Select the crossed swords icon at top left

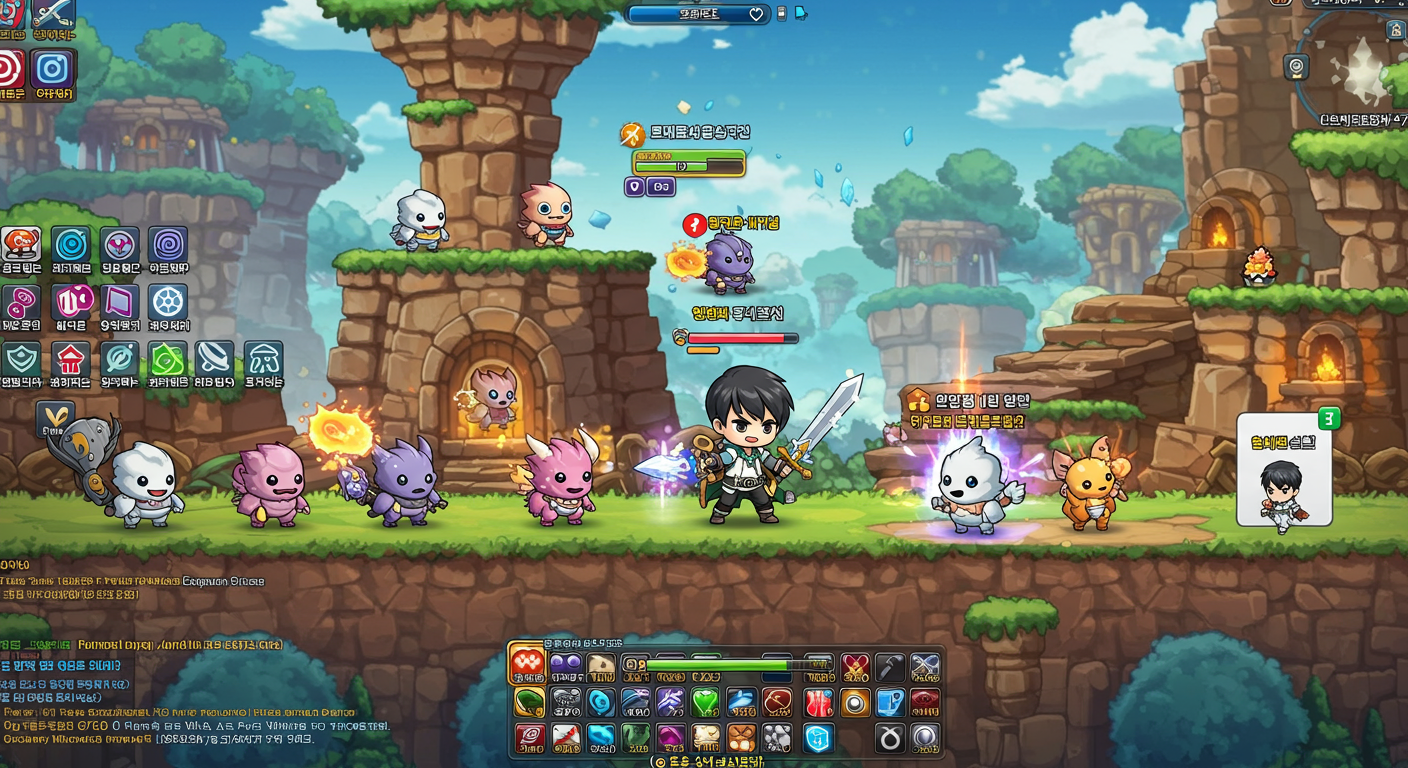[52, 12]
